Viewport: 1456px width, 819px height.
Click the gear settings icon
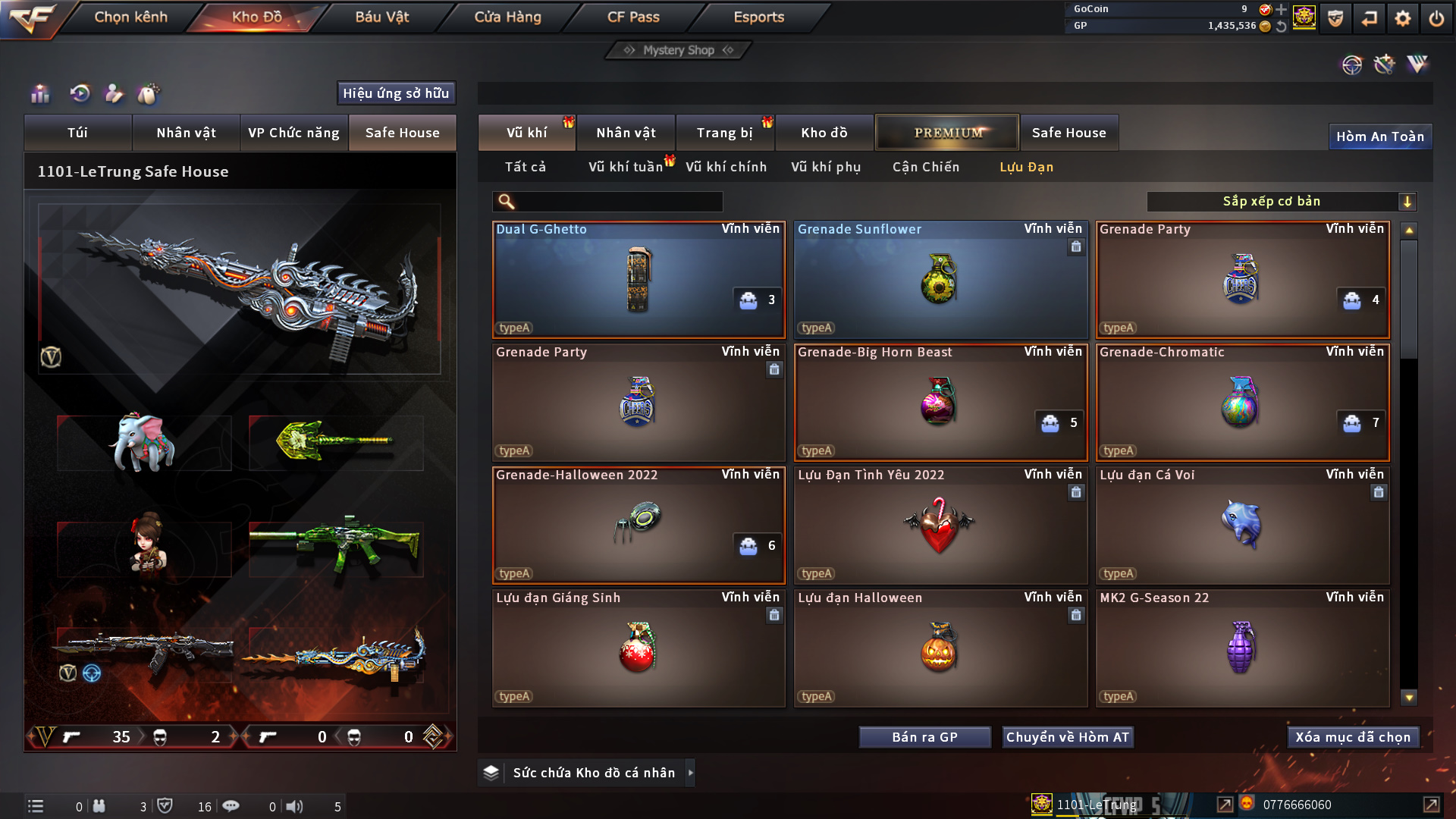pos(1403,18)
